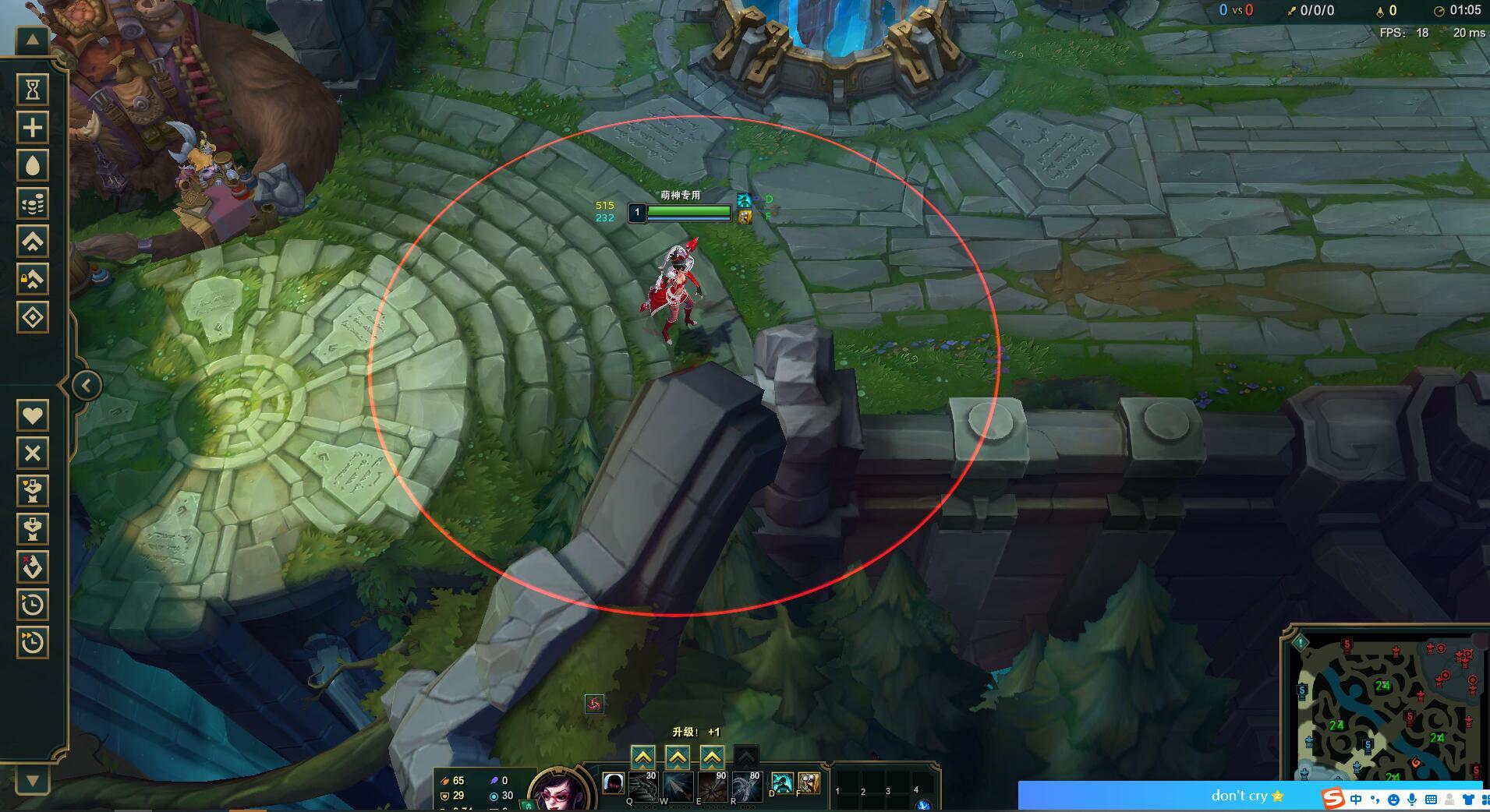Click the X button in side panel
This screenshot has width=1490, height=812.
tap(33, 454)
